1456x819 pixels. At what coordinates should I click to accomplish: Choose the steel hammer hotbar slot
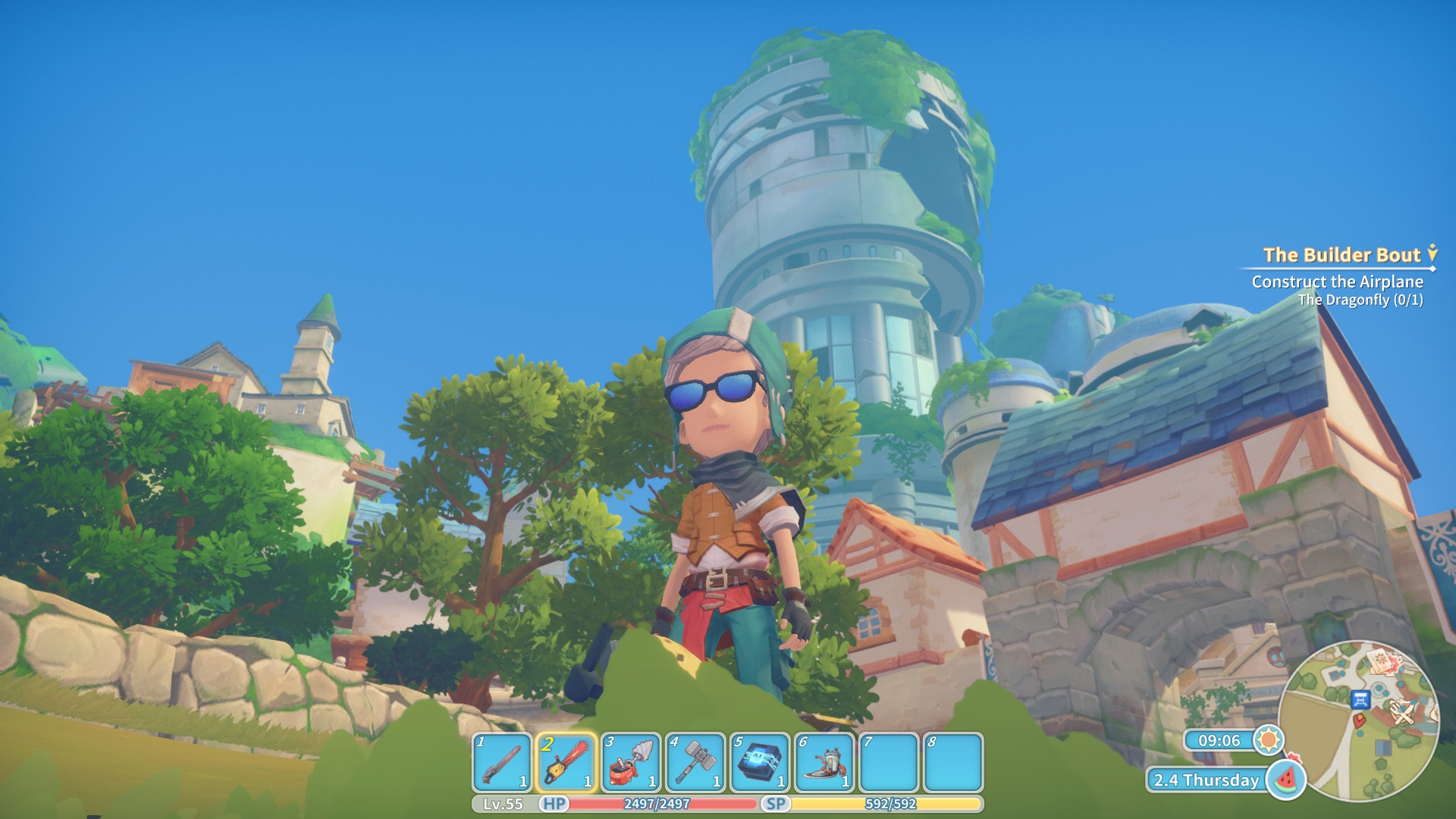pos(695,762)
